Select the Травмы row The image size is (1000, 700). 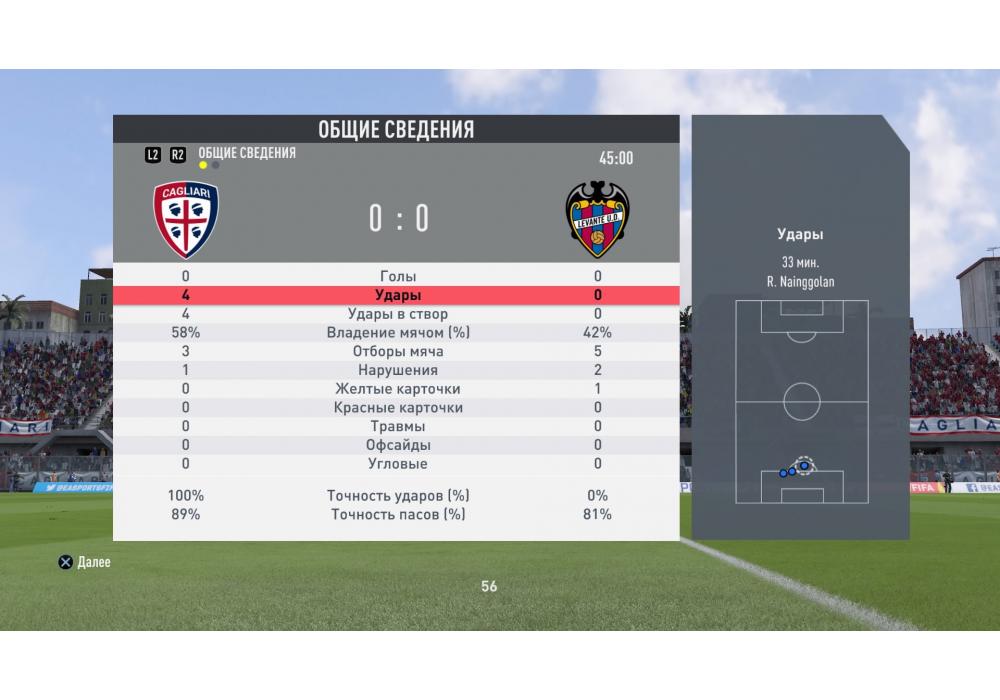point(398,427)
